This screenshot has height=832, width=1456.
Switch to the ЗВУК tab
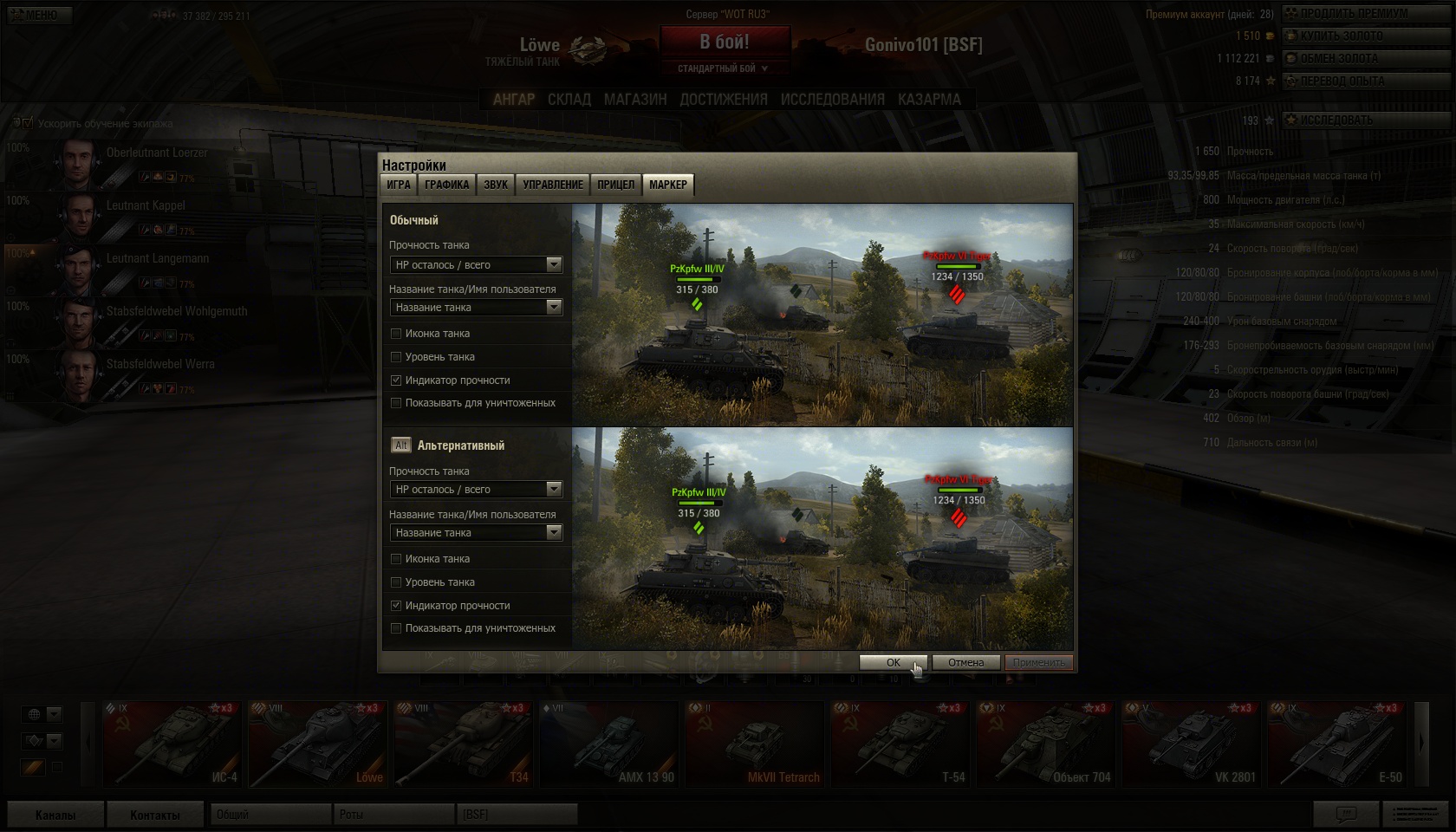point(496,185)
